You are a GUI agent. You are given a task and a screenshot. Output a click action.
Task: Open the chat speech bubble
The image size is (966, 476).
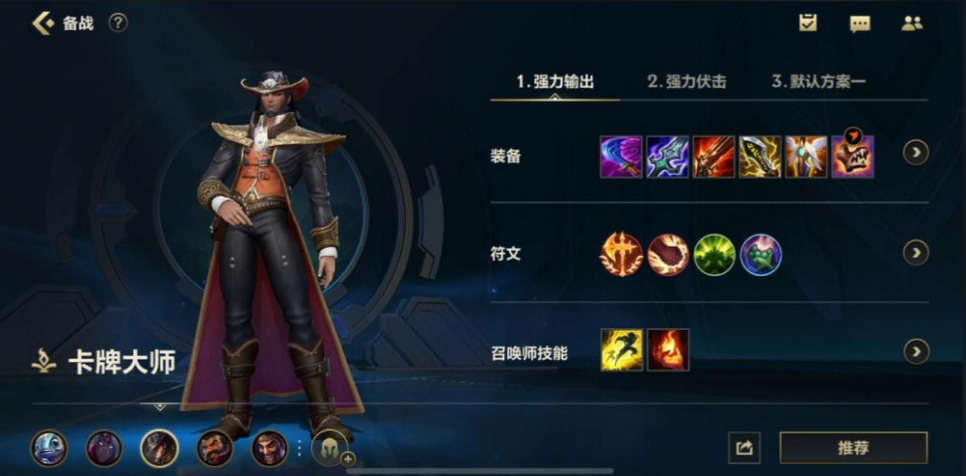pyautogui.click(x=860, y=24)
